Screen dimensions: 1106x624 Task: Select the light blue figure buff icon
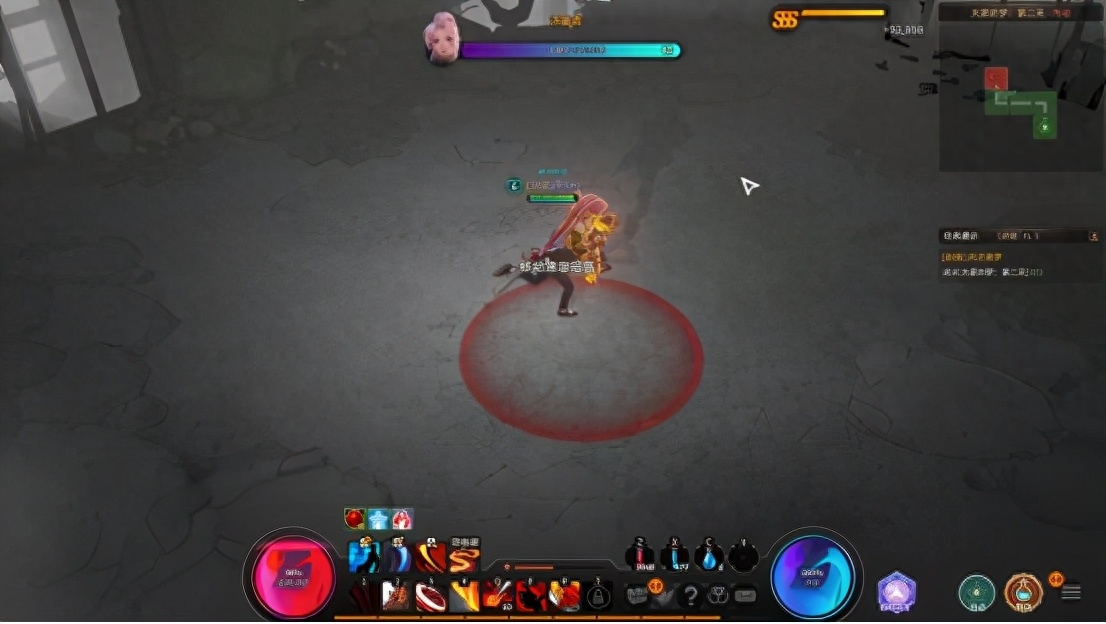point(379,518)
